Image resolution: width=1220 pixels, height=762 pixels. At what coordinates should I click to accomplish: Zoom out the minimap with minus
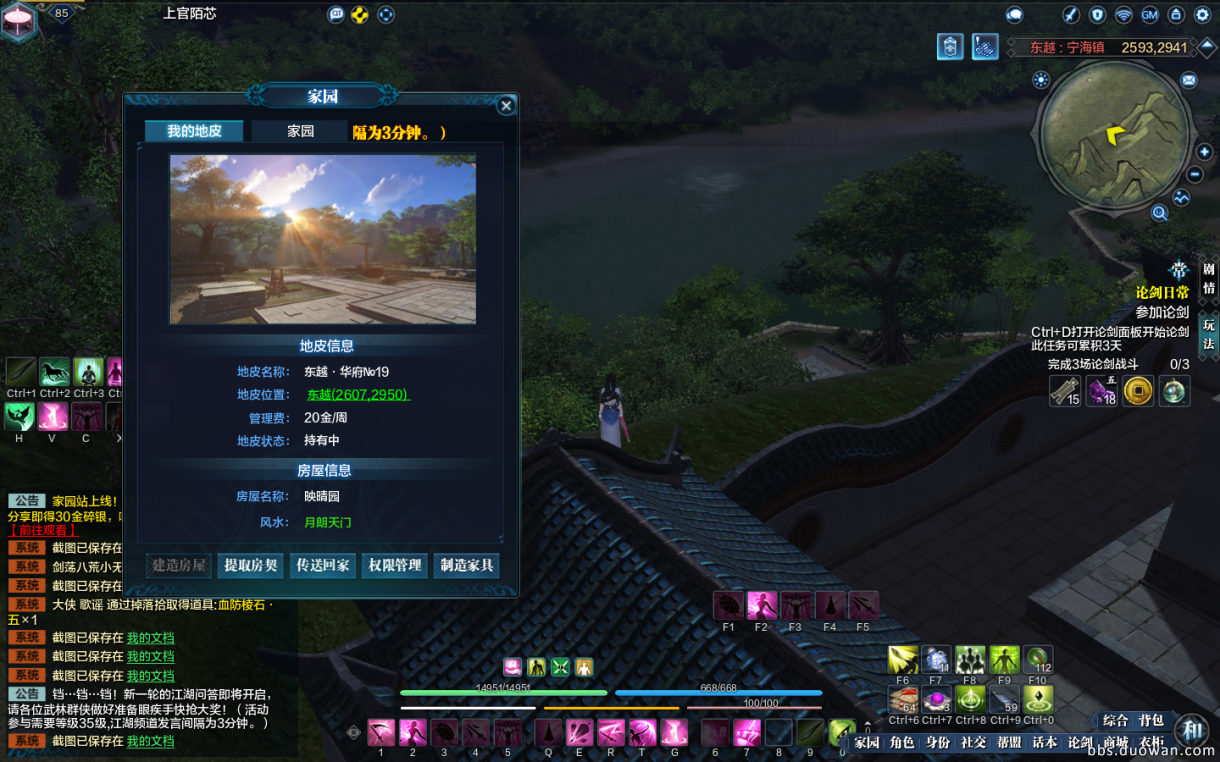pos(1195,174)
